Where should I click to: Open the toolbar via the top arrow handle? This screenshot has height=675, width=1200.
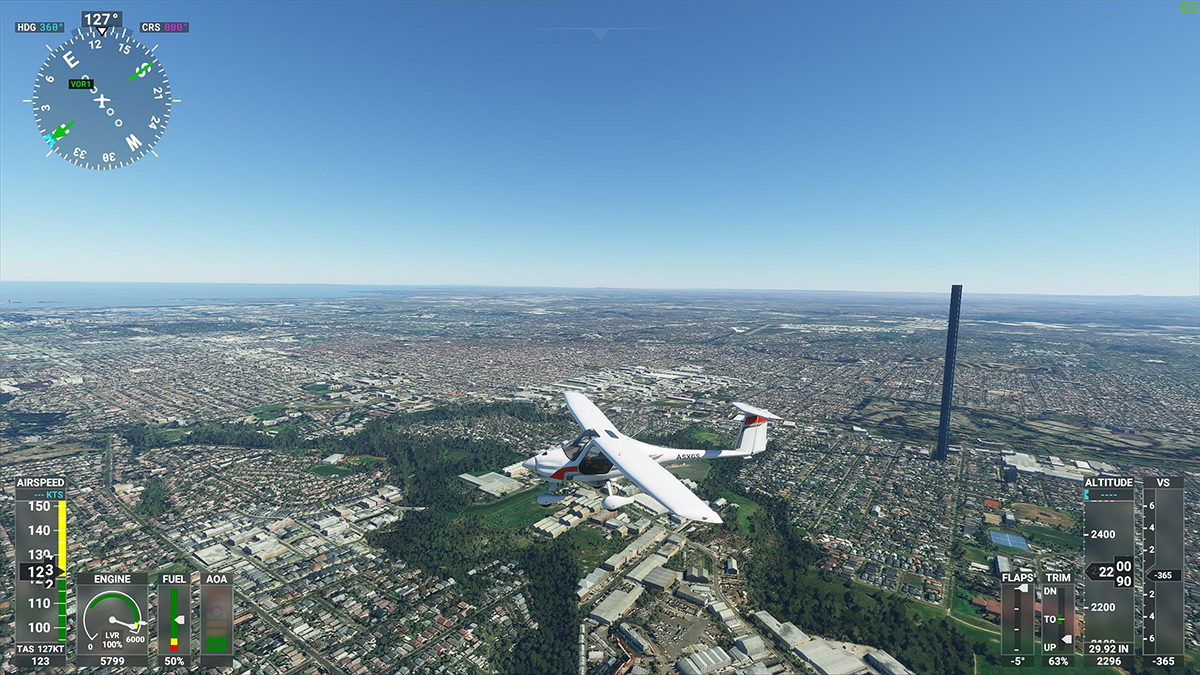(x=599, y=34)
